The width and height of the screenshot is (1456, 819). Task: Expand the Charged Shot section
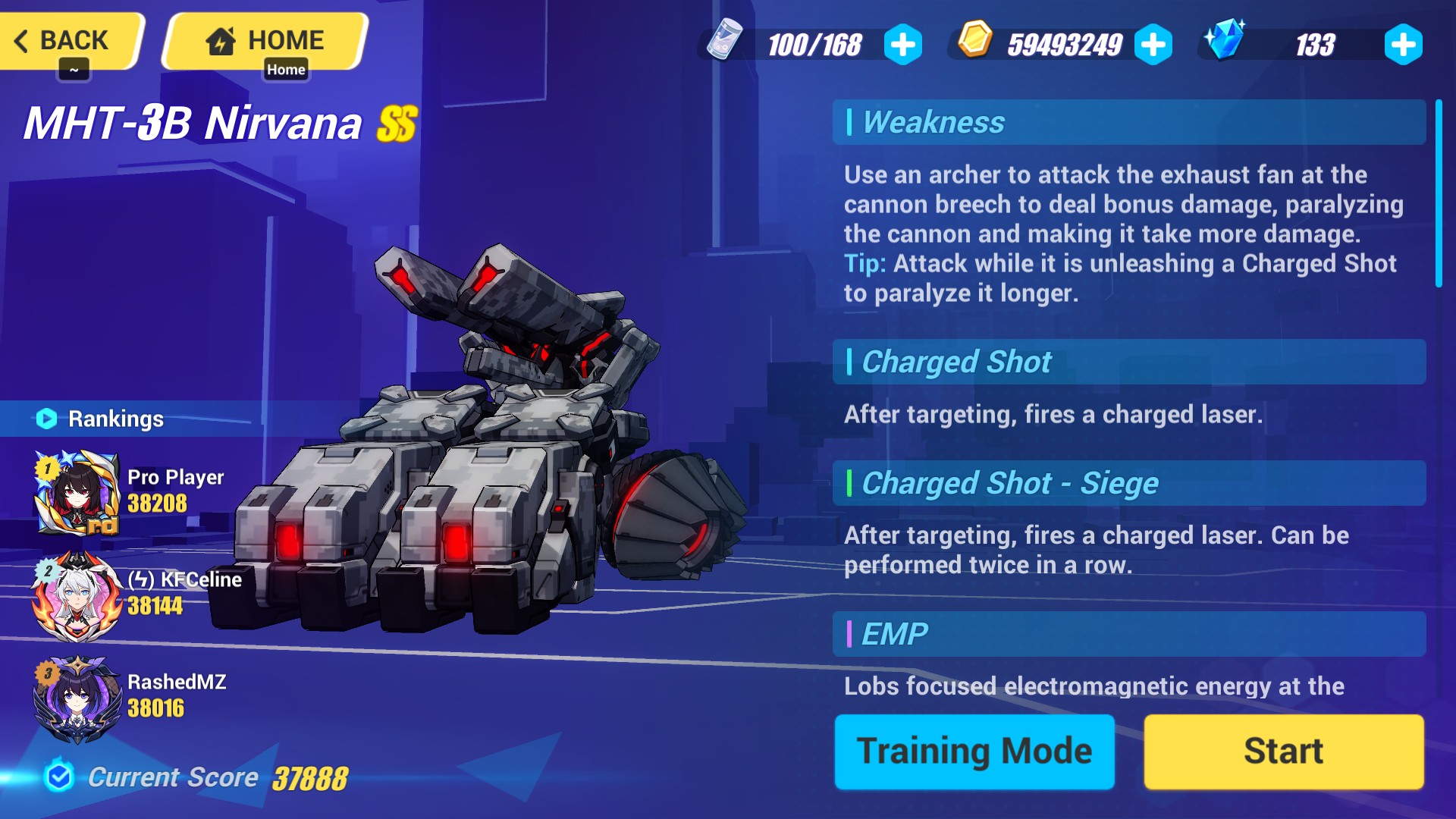(1128, 362)
